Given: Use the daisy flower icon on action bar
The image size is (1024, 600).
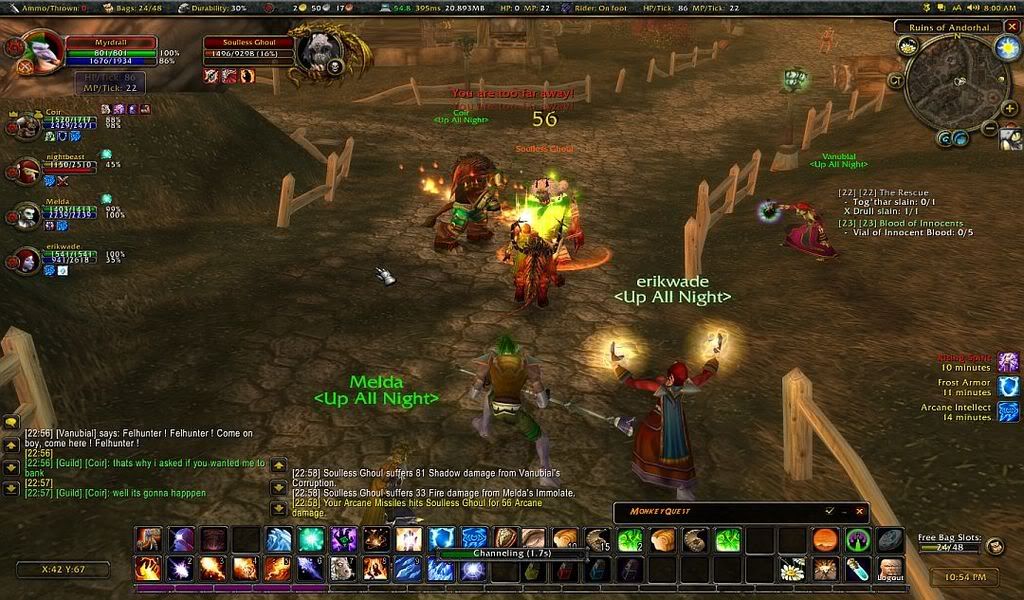Looking at the screenshot, I should tap(792, 570).
